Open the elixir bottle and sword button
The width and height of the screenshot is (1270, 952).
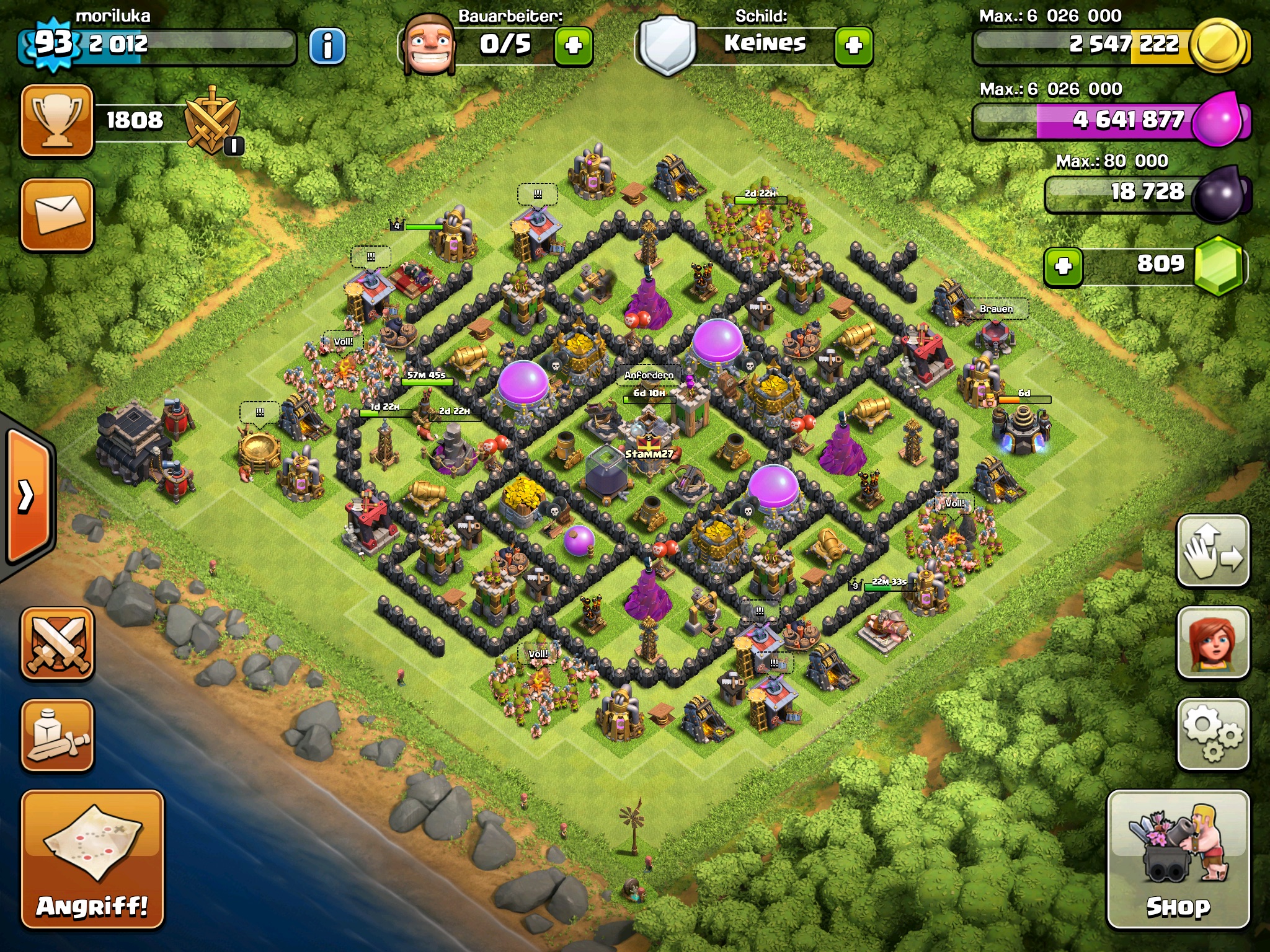point(57,736)
